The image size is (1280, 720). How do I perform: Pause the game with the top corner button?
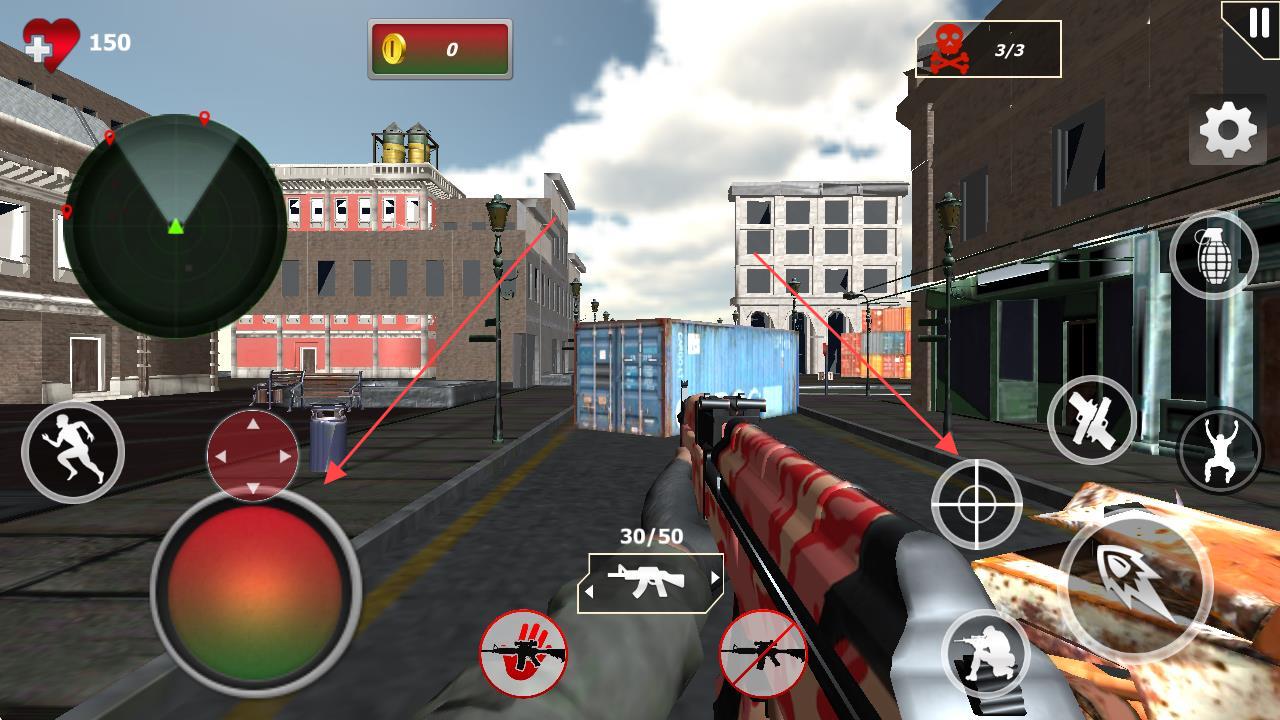(1254, 26)
